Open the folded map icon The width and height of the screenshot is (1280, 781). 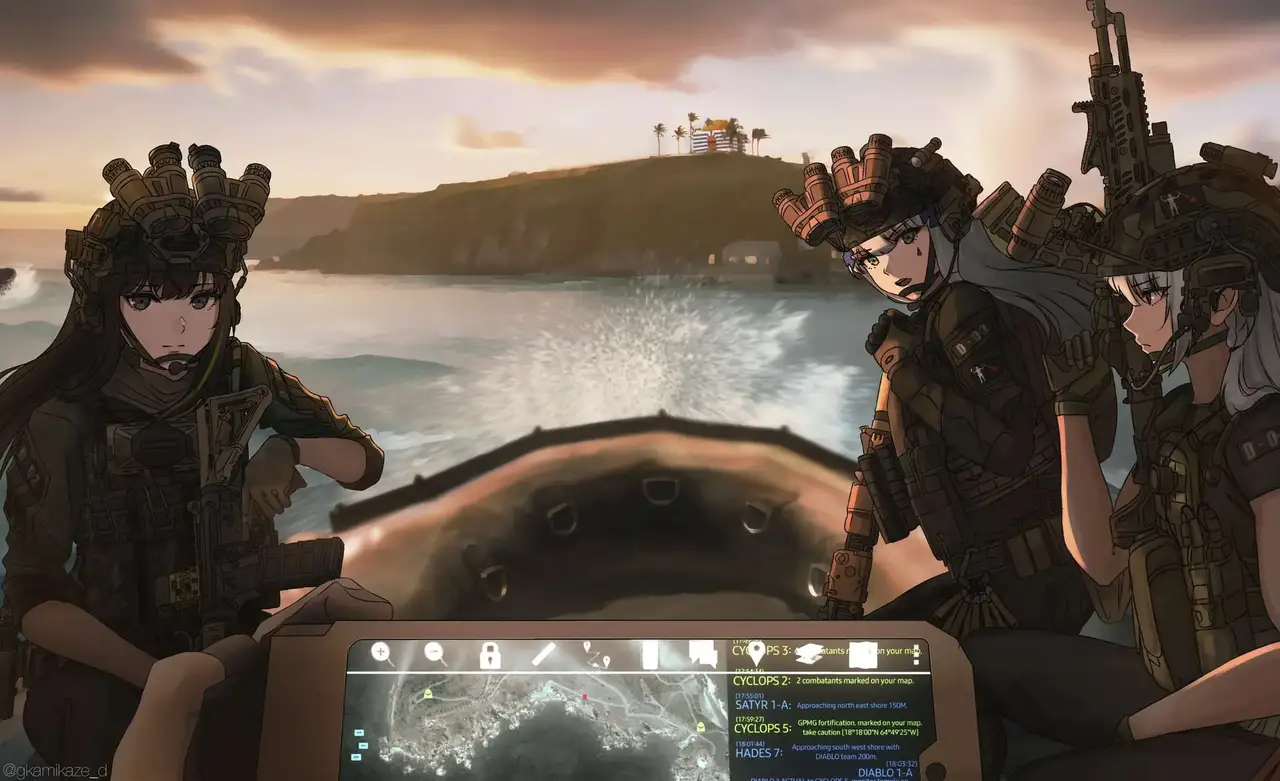(x=862, y=655)
